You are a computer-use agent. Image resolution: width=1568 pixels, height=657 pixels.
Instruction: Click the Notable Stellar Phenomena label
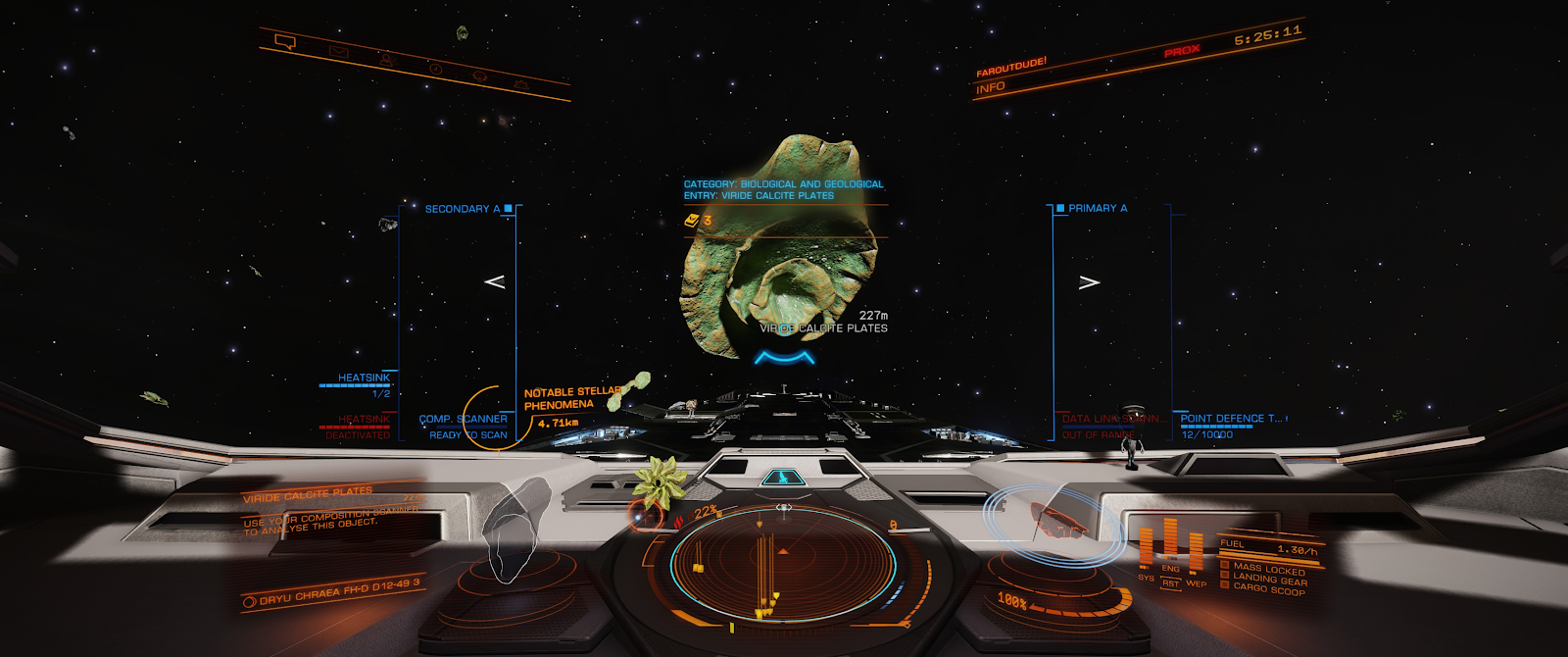click(x=571, y=398)
